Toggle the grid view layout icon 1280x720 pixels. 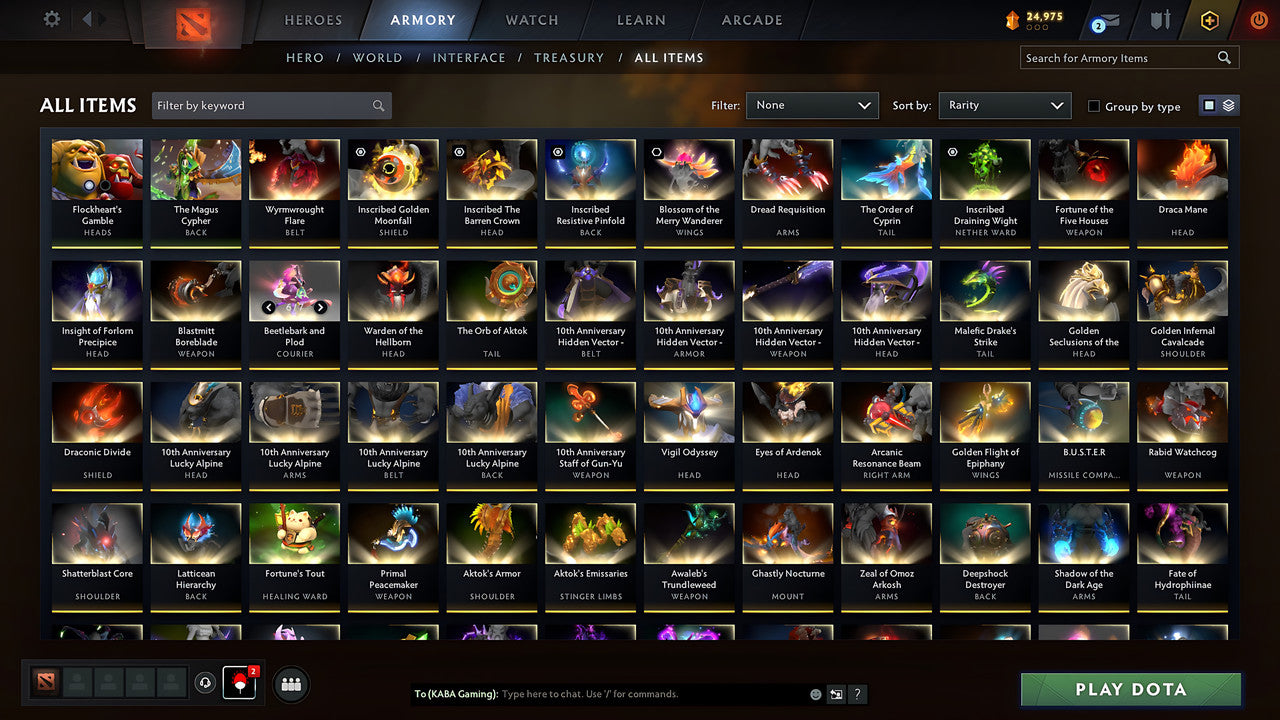click(1211, 105)
